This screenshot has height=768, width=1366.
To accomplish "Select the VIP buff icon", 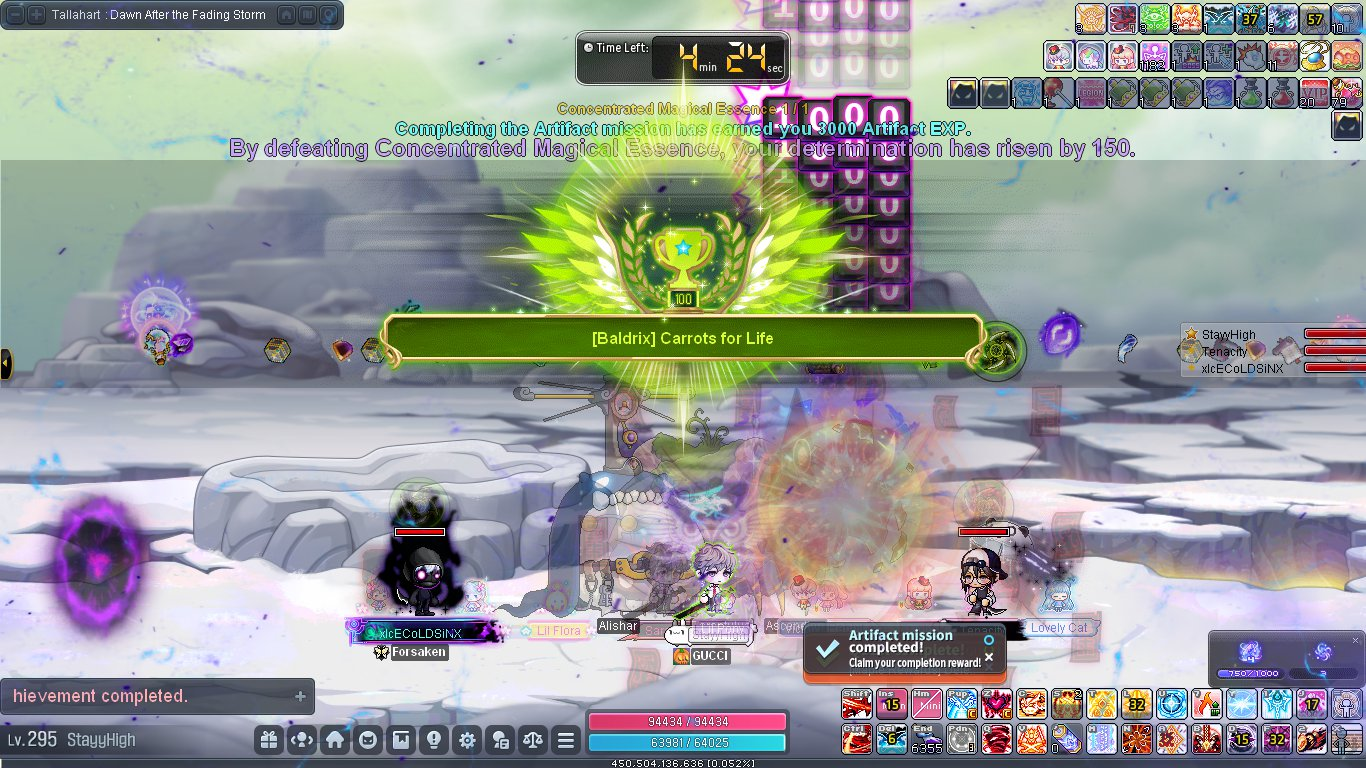I will (x=1314, y=93).
